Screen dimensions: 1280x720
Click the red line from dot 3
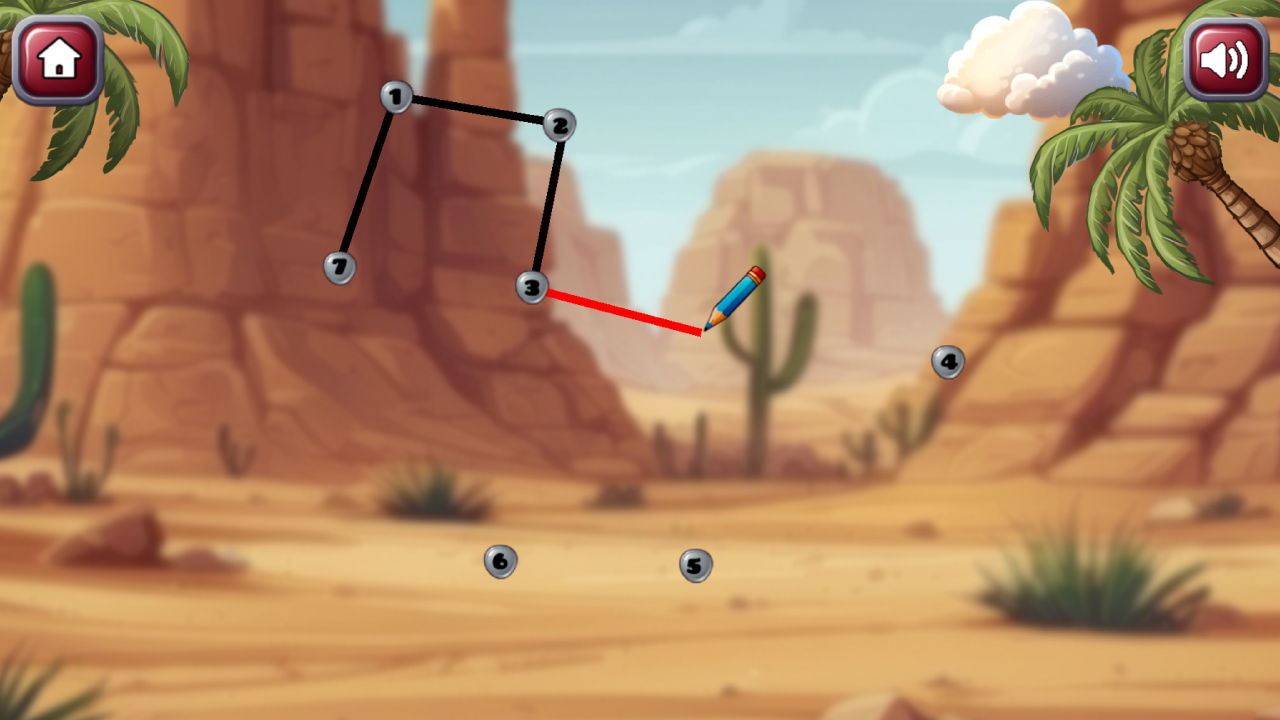[620, 310]
